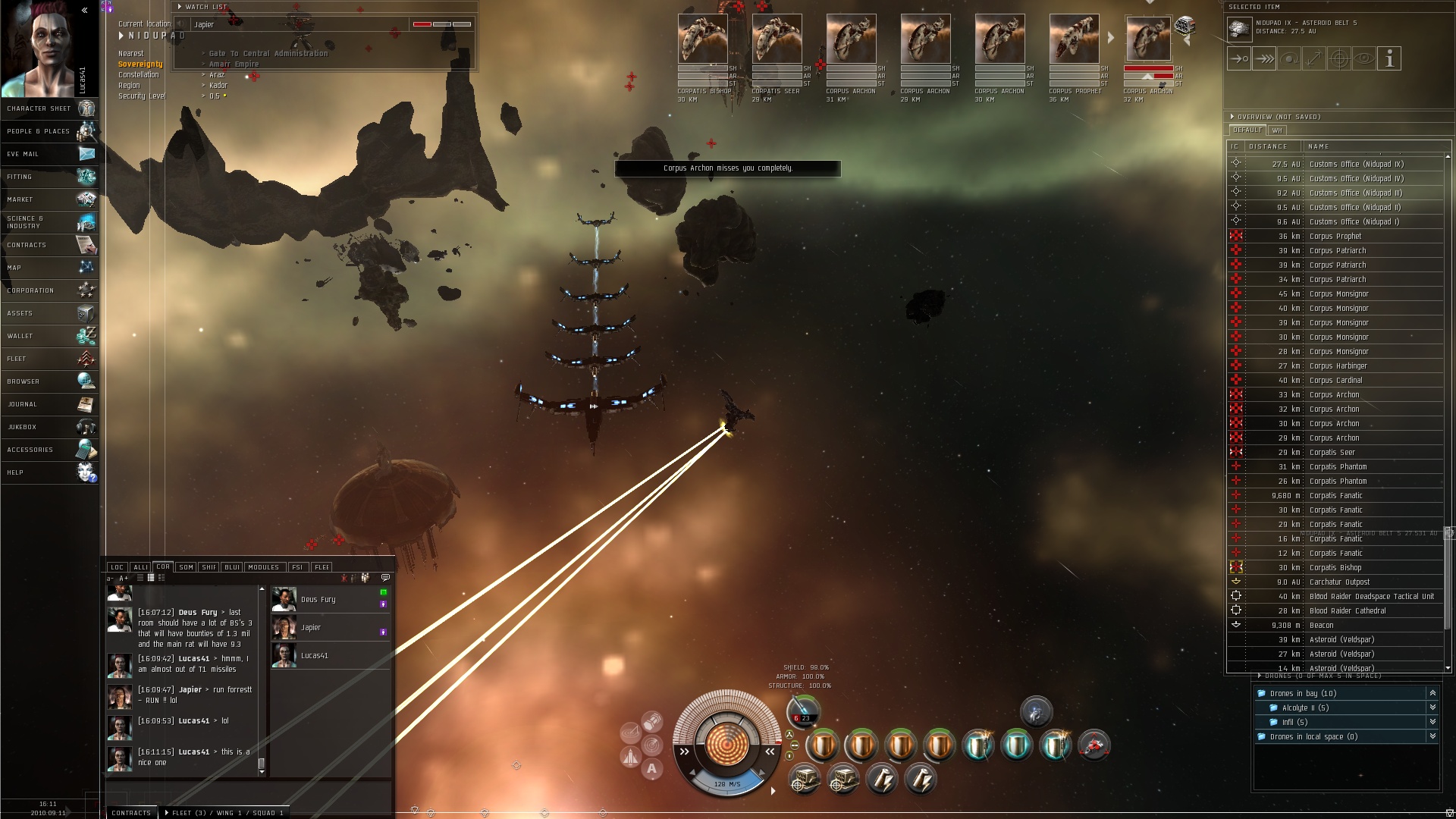
Task: Toggle the autopilot A button
Action: click(x=651, y=768)
